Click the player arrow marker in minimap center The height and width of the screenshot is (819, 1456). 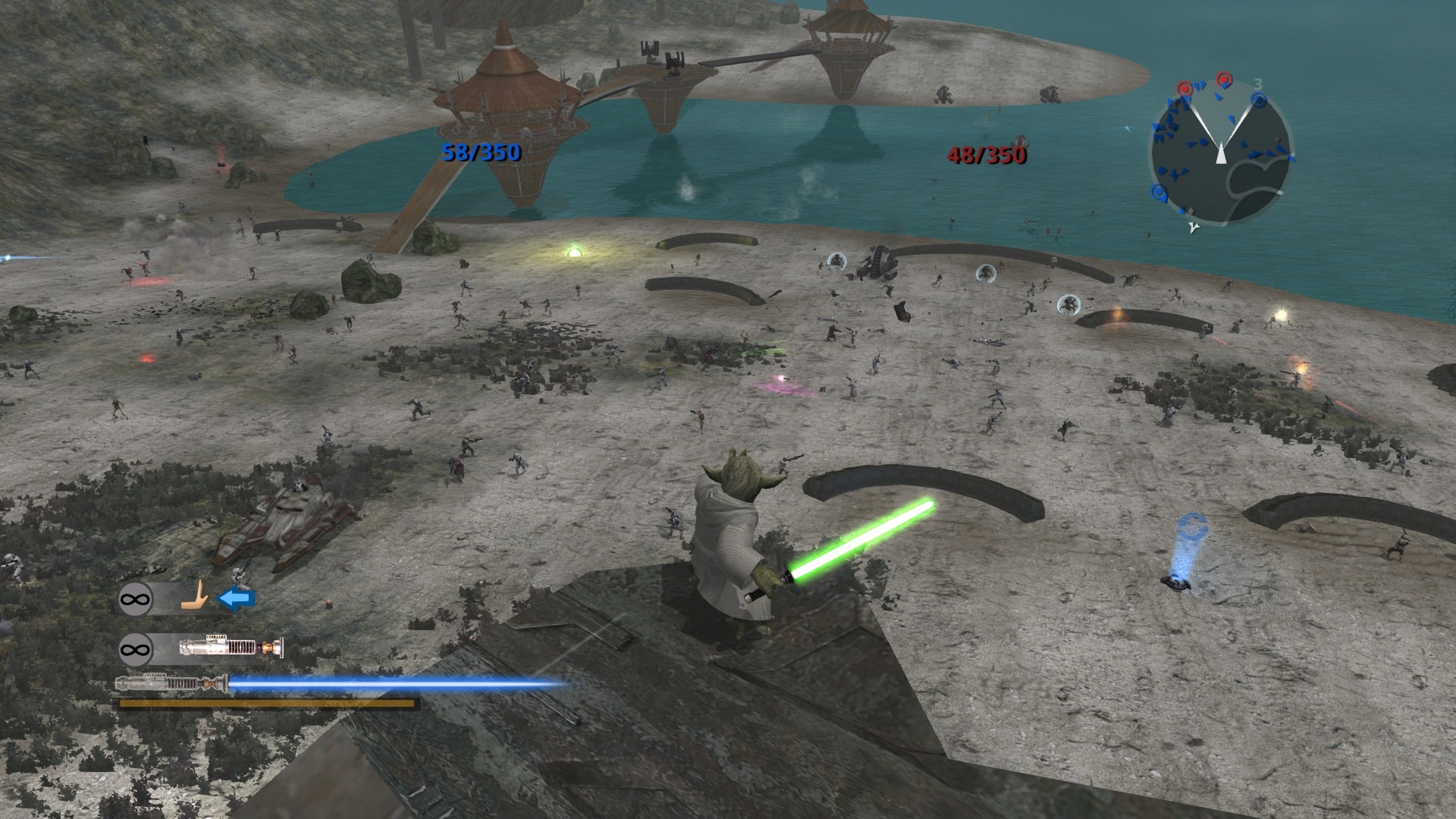tap(1221, 153)
